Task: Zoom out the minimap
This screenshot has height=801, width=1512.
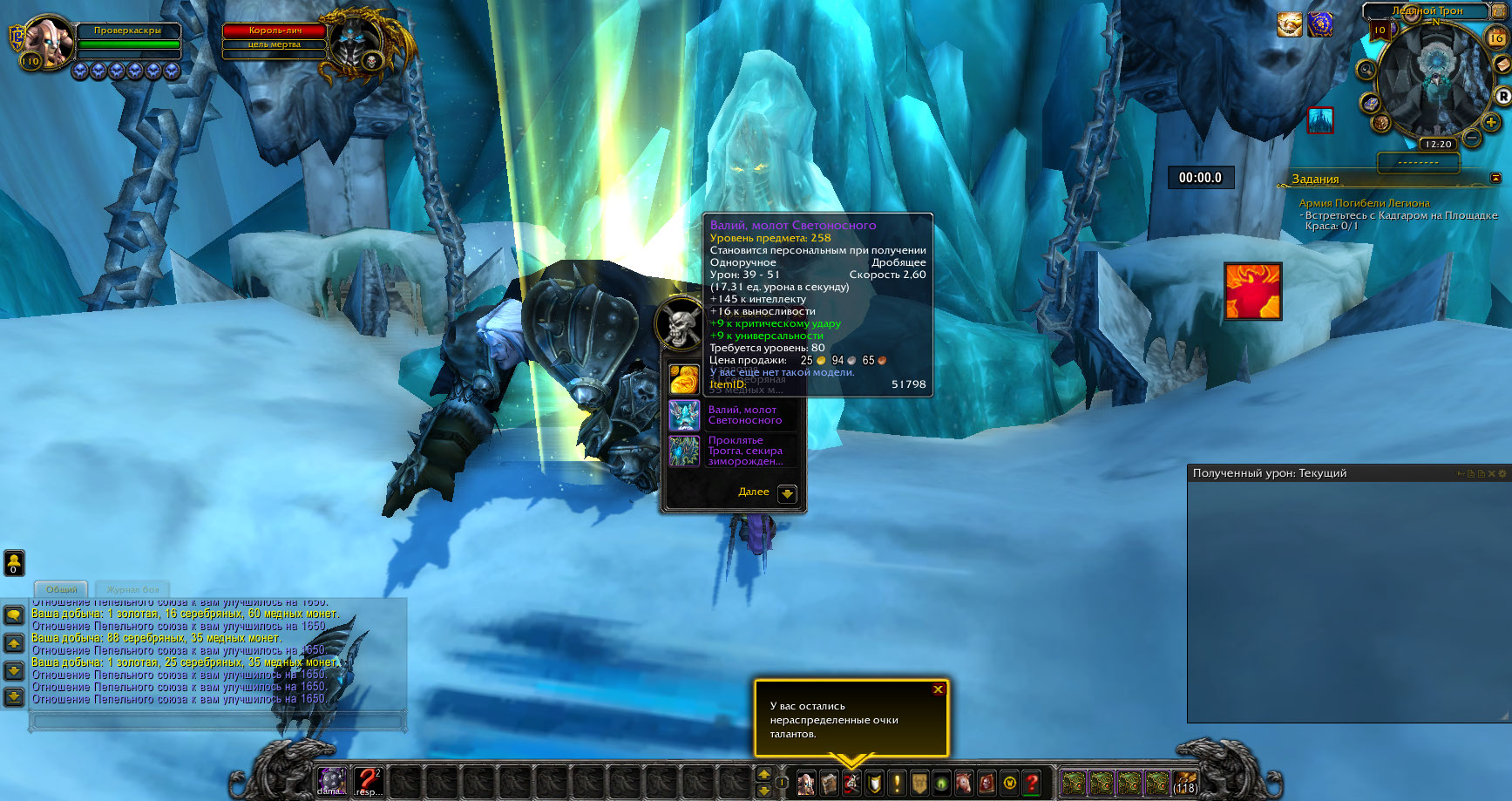Action: (1472, 138)
